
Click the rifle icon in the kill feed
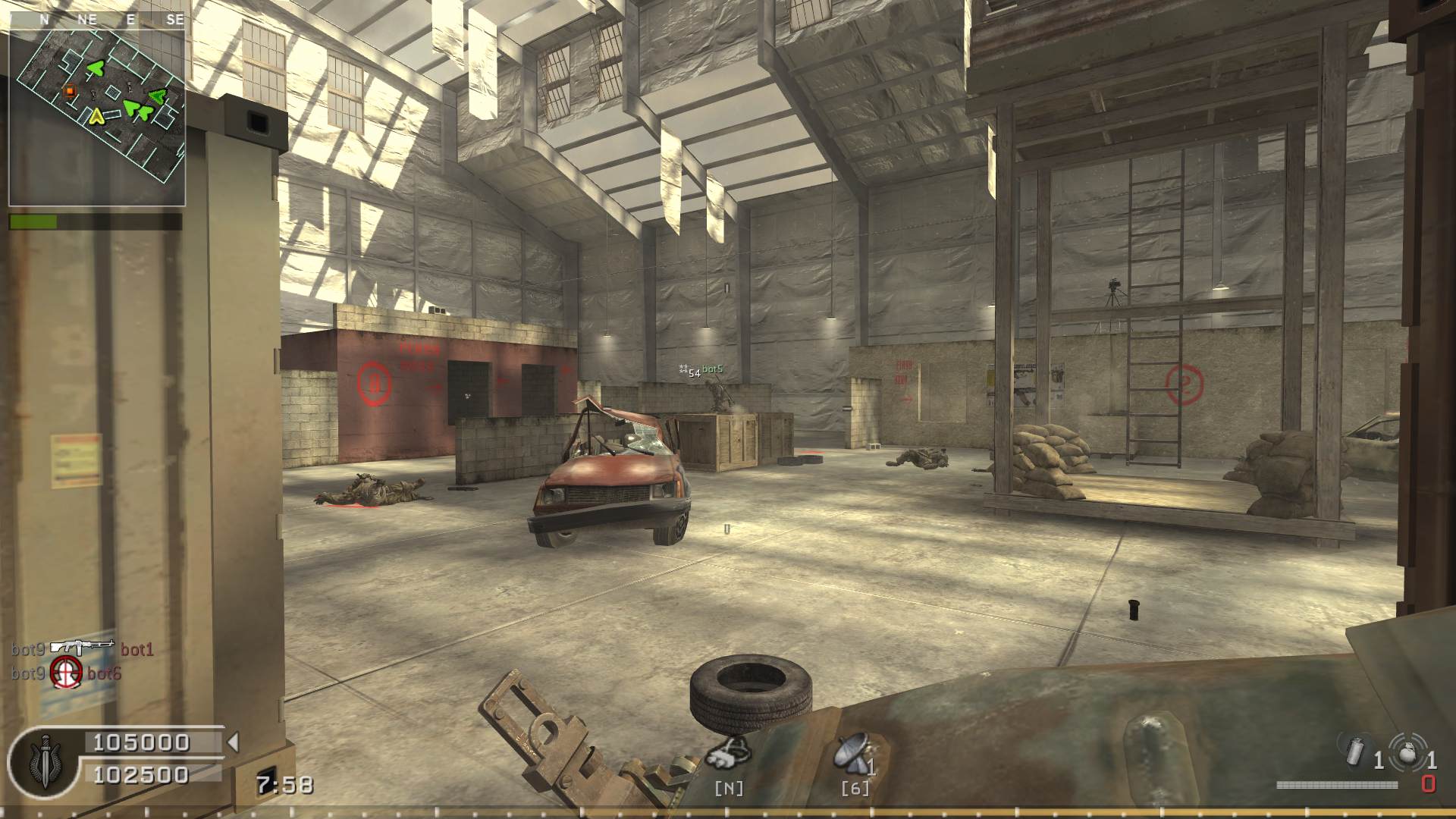(82, 647)
